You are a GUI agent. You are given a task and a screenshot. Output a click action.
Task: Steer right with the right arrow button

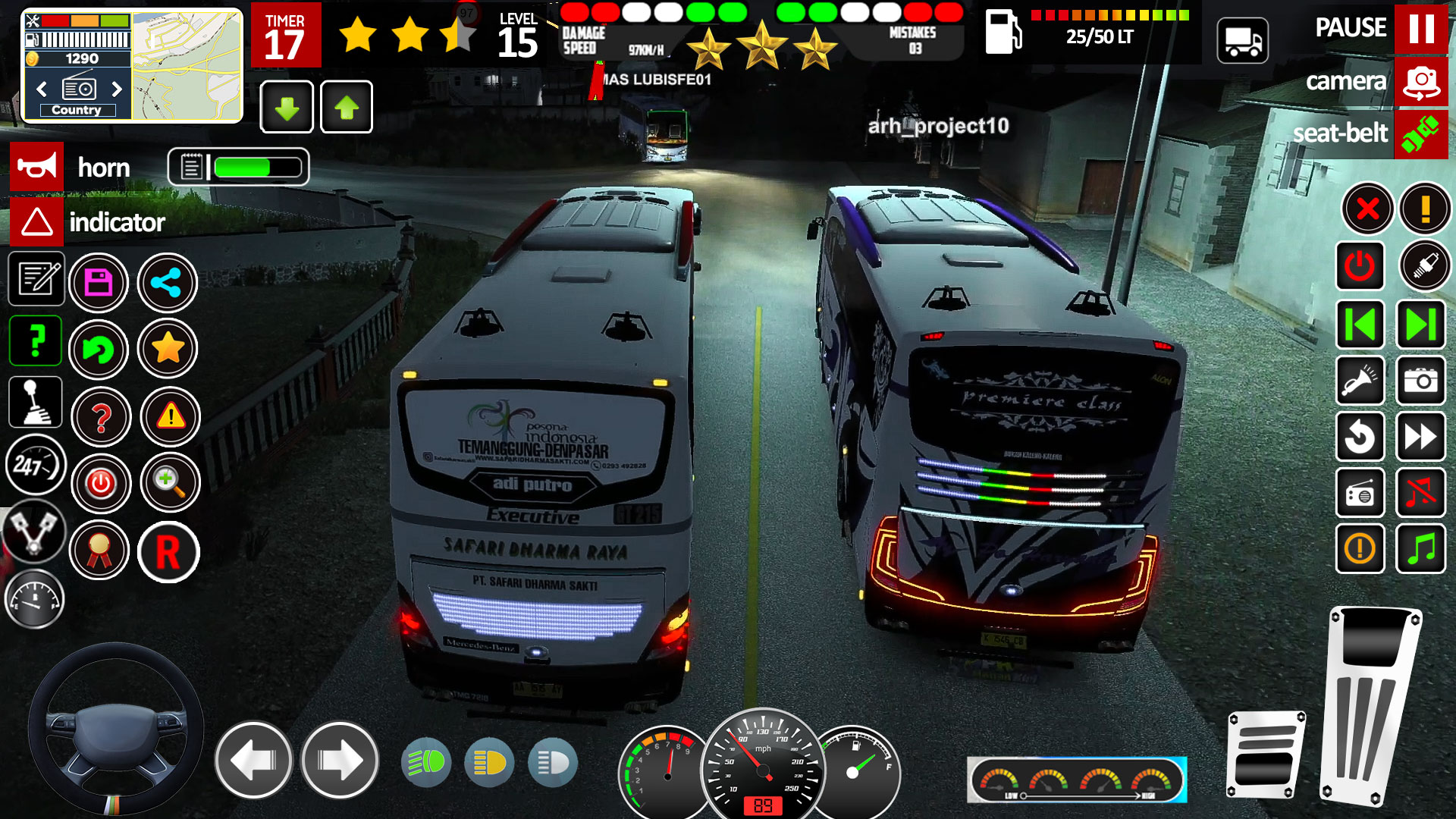[340, 760]
